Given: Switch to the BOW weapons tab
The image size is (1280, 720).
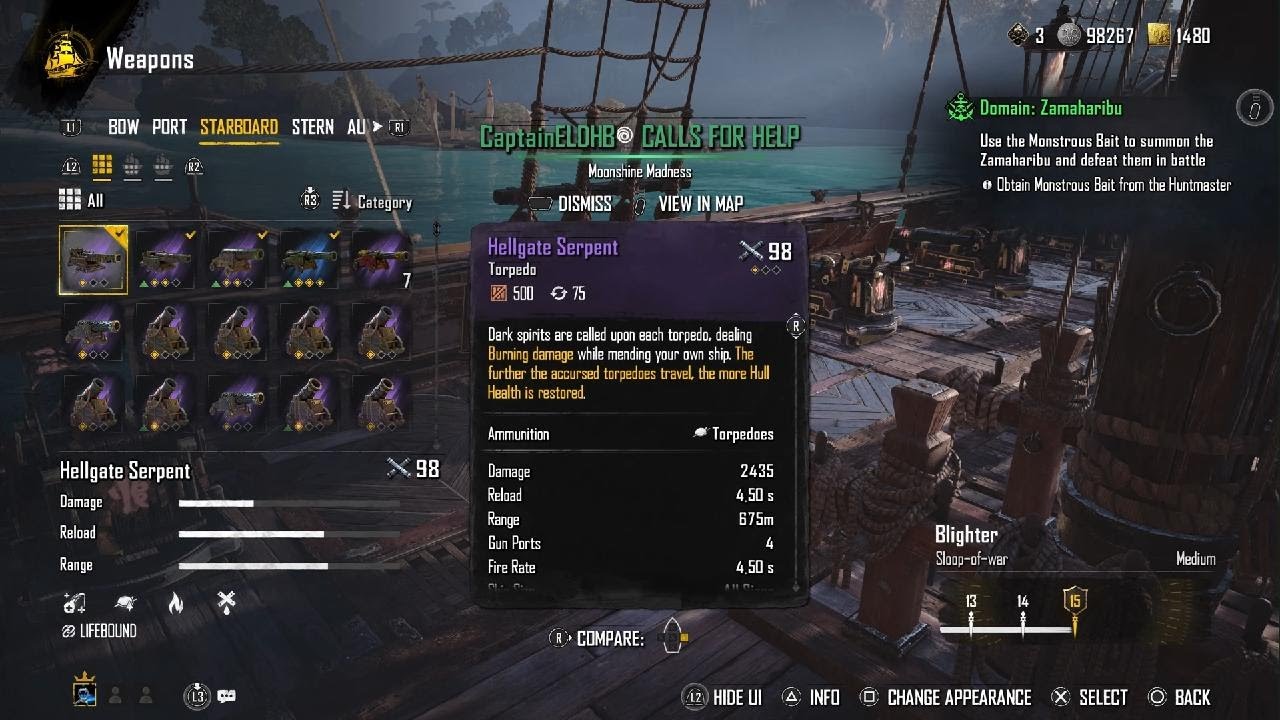Looking at the screenshot, I should tap(123, 127).
